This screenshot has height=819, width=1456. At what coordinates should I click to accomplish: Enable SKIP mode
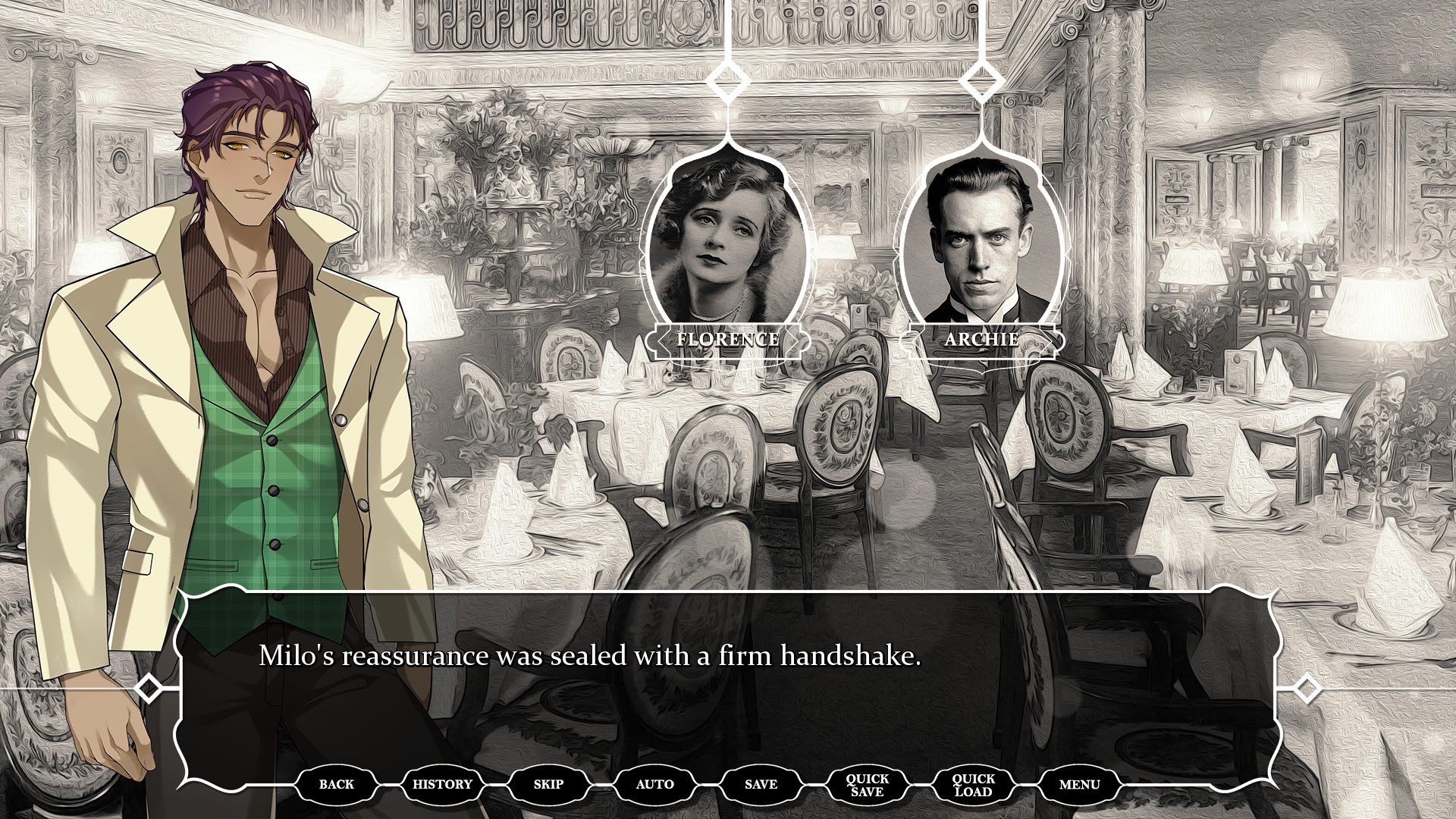[548, 784]
